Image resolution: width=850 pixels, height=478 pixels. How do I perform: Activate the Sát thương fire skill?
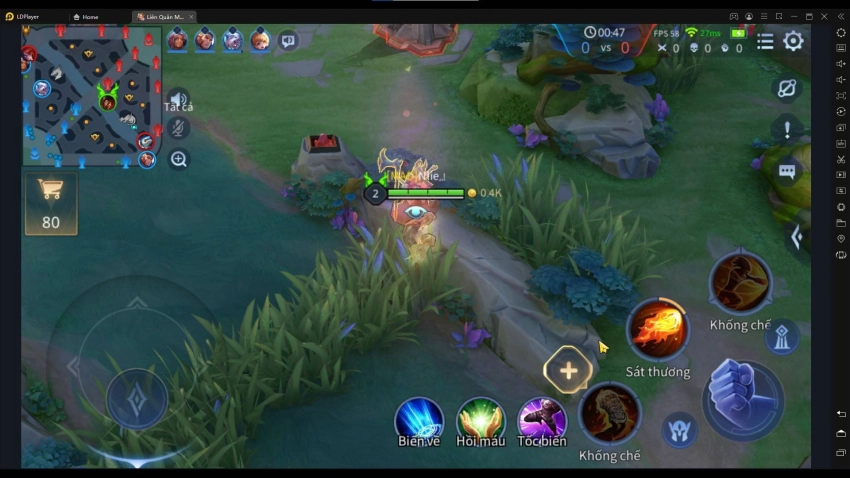(658, 331)
